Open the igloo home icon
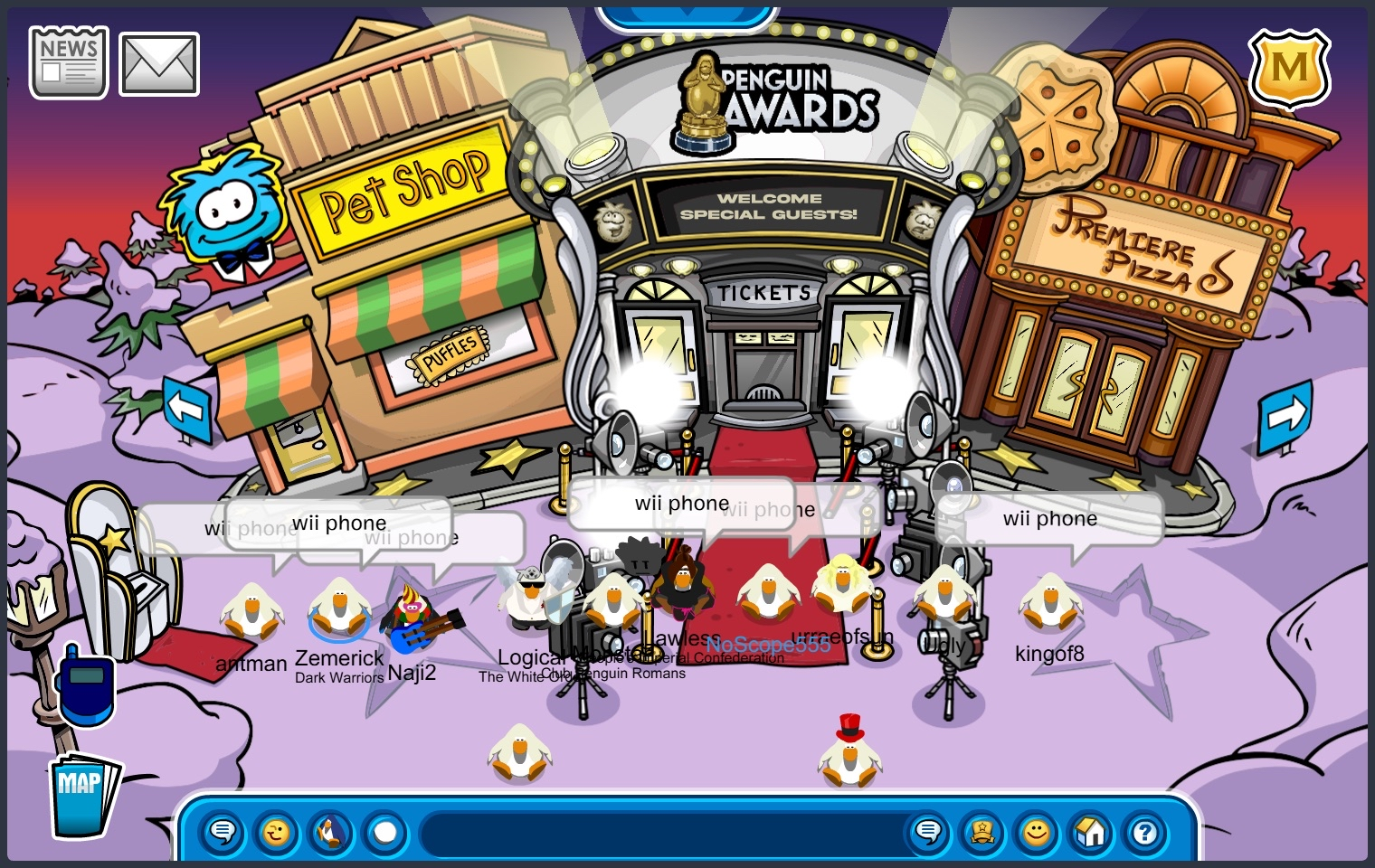Viewport: 1375px width, 868px height. 1091,833
